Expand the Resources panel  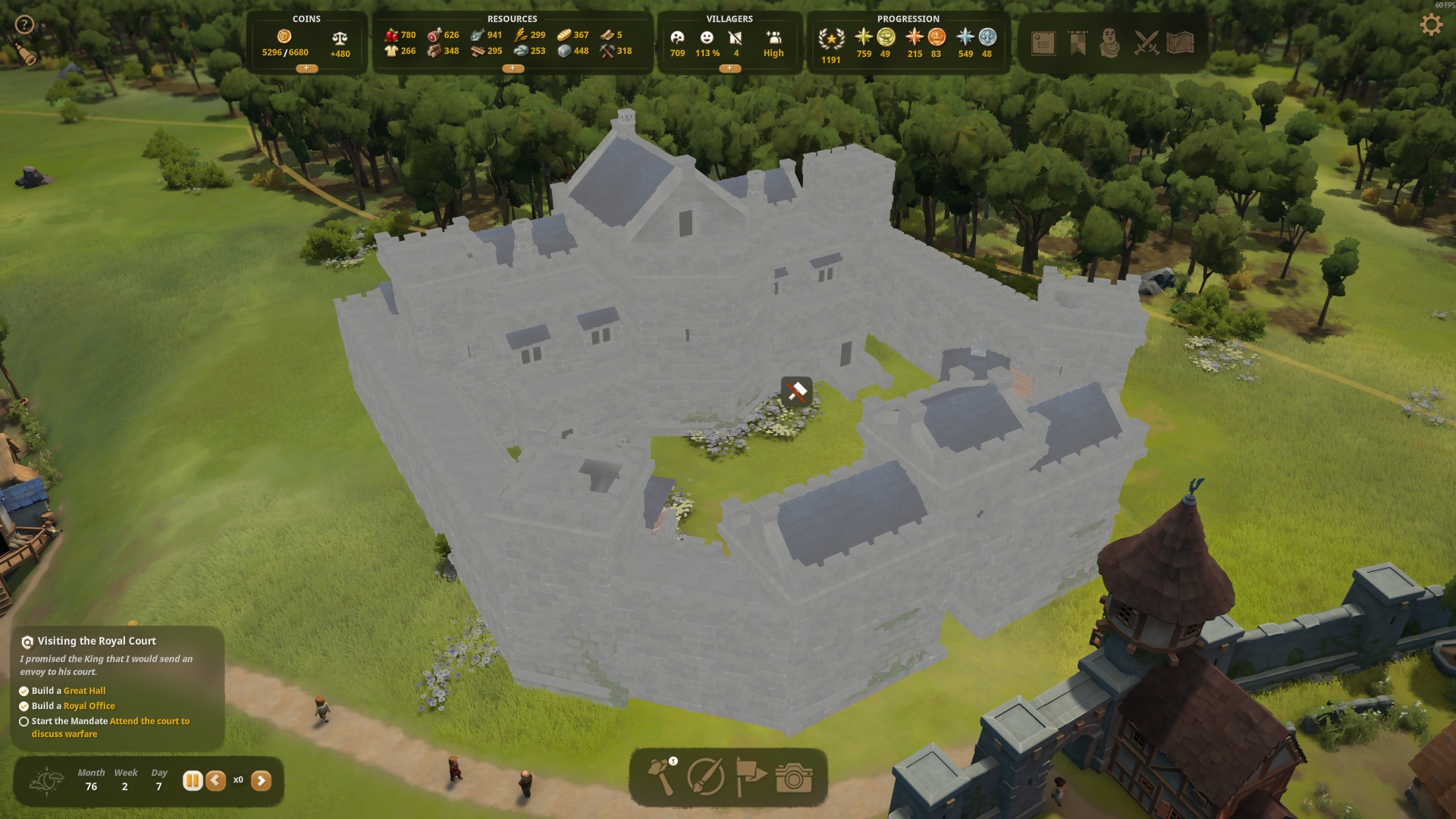[x=513, y=68]
